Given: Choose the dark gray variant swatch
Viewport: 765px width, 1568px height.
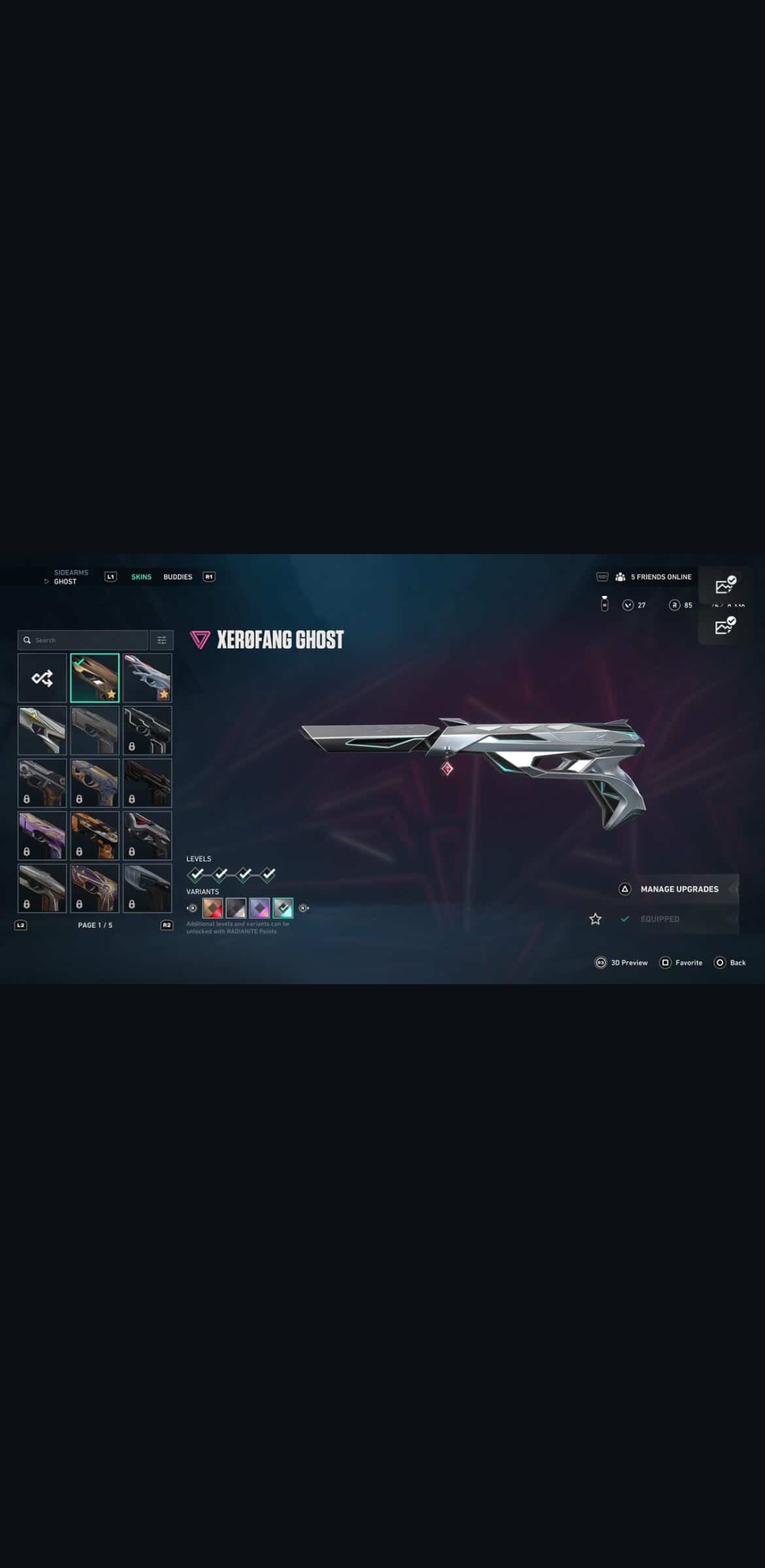Looking at the screenshot, I should pos(236,908).
